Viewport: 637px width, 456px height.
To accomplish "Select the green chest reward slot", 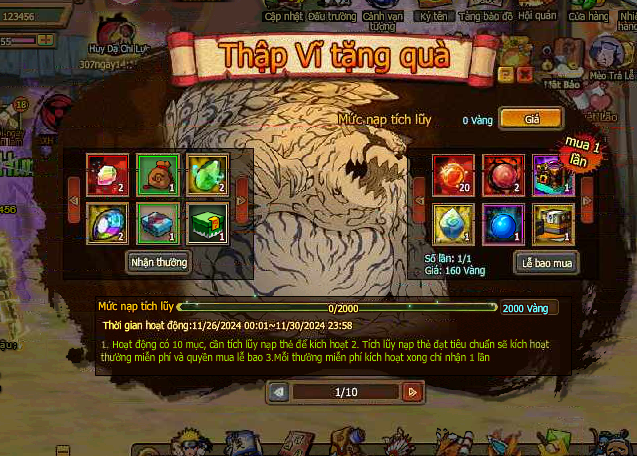I will pos(208,222).
